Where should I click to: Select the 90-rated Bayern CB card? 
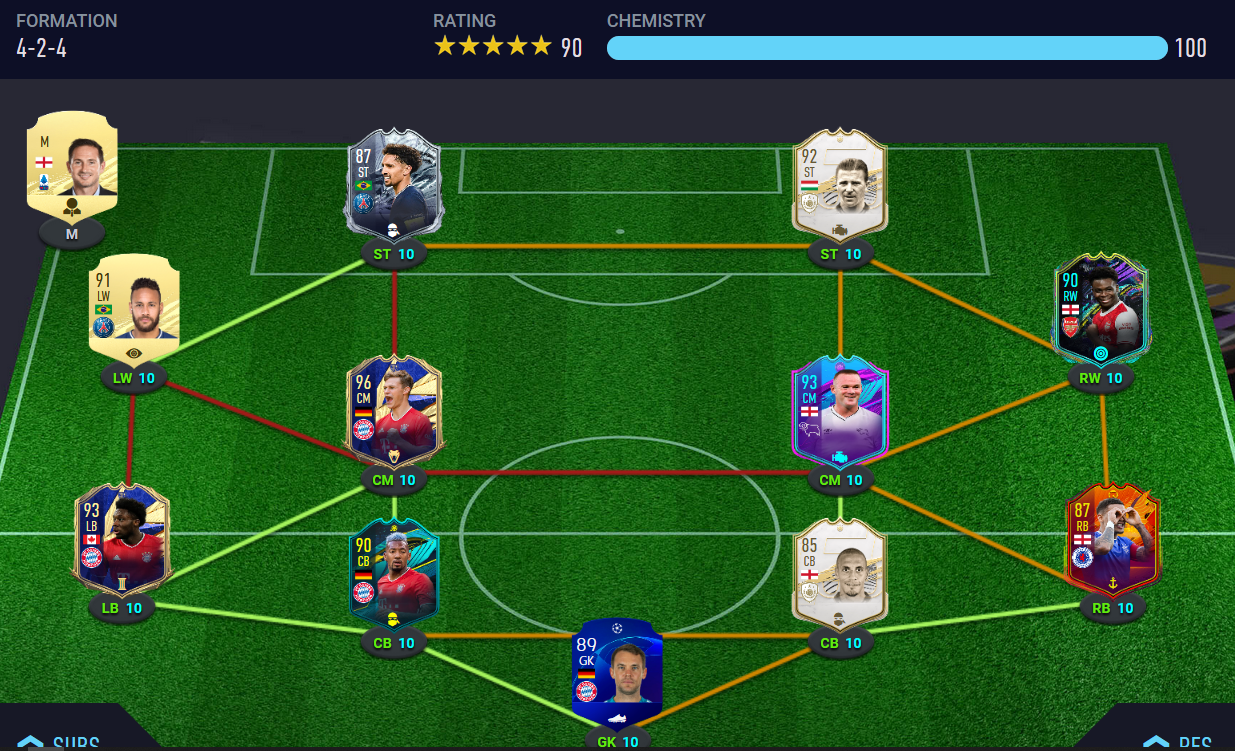pos(394,572)
